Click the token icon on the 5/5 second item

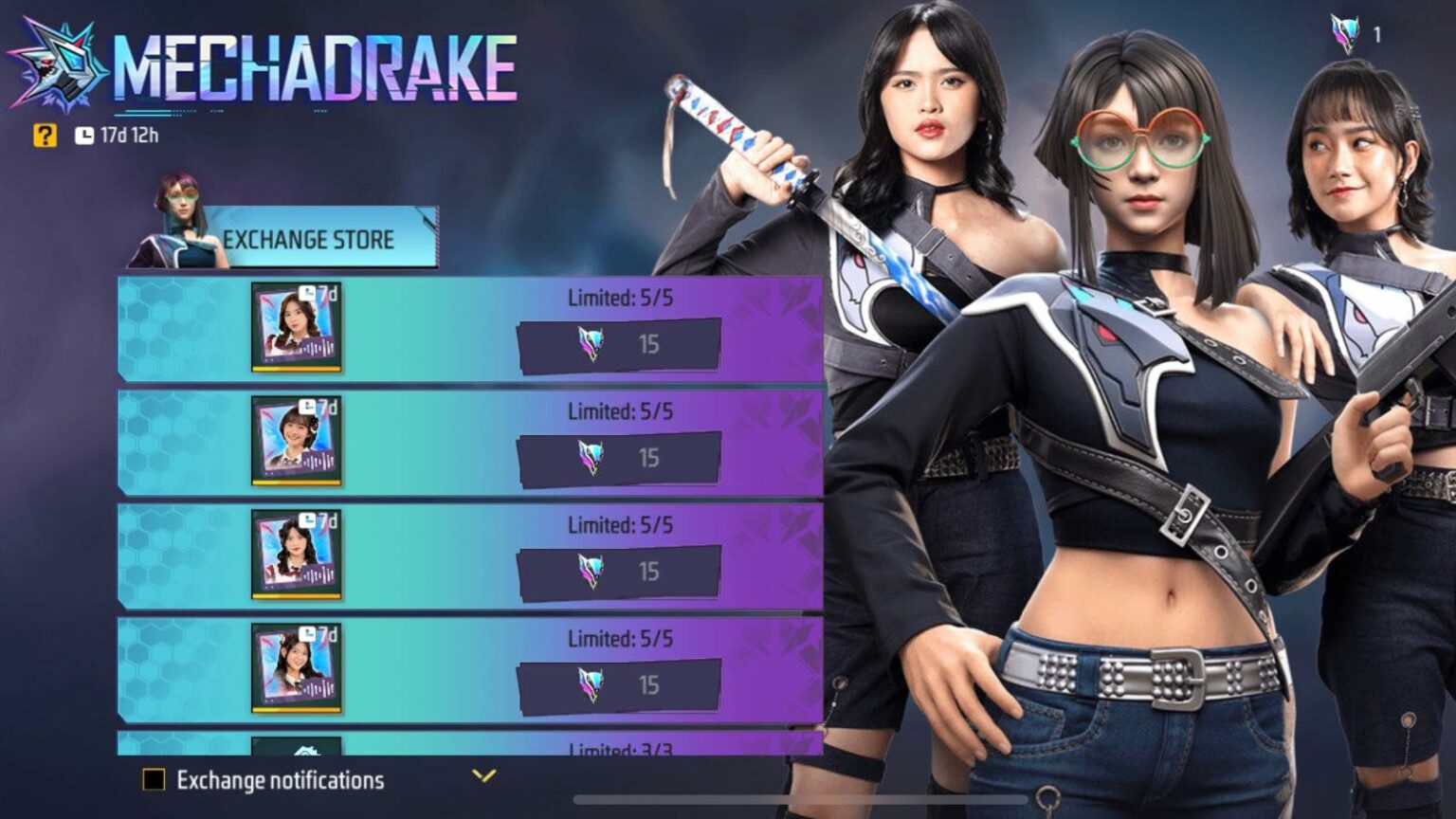click(591, 456)
